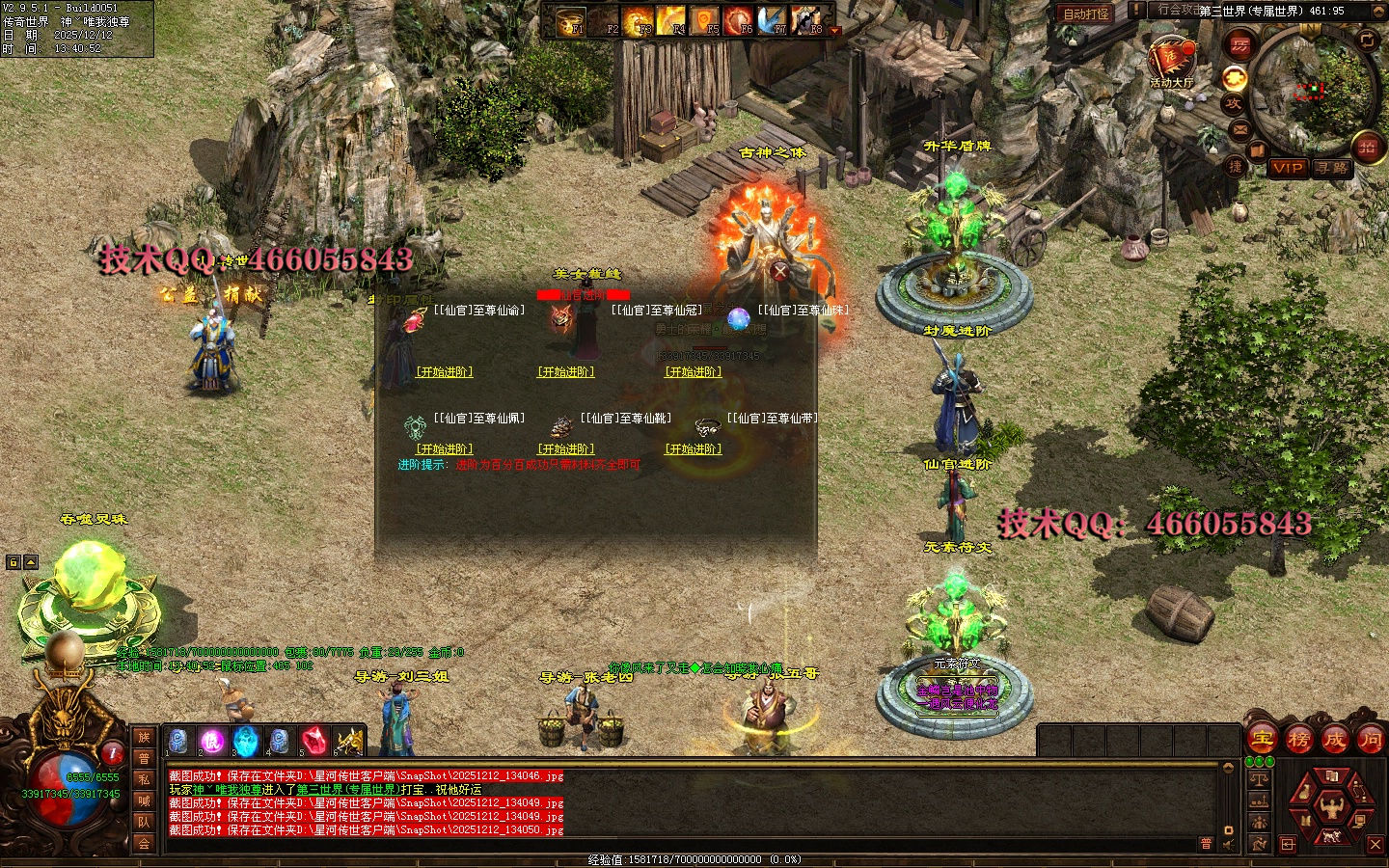Start upgrading the 至尊仙谕 item
Screen dimensions: 1389x868
point(445,372)
